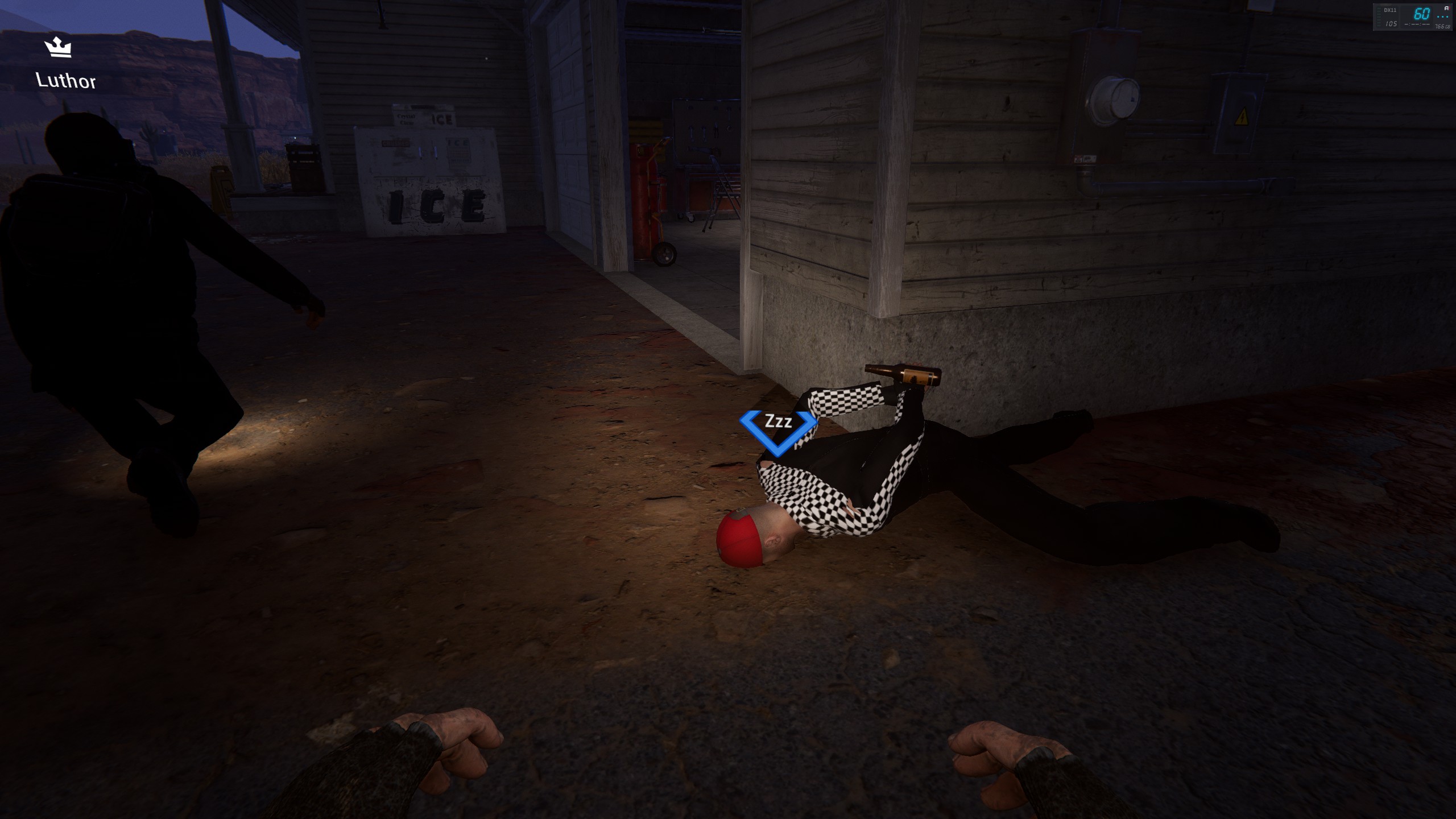The image size is (1456, 819).
Task: Select the crown icon above Luthor
Action: 58,47
